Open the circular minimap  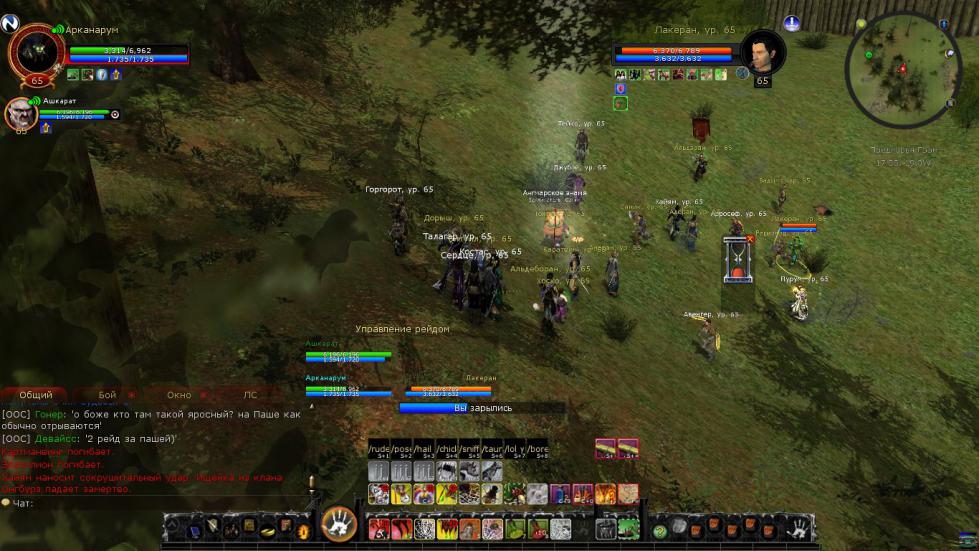(903, 69)
